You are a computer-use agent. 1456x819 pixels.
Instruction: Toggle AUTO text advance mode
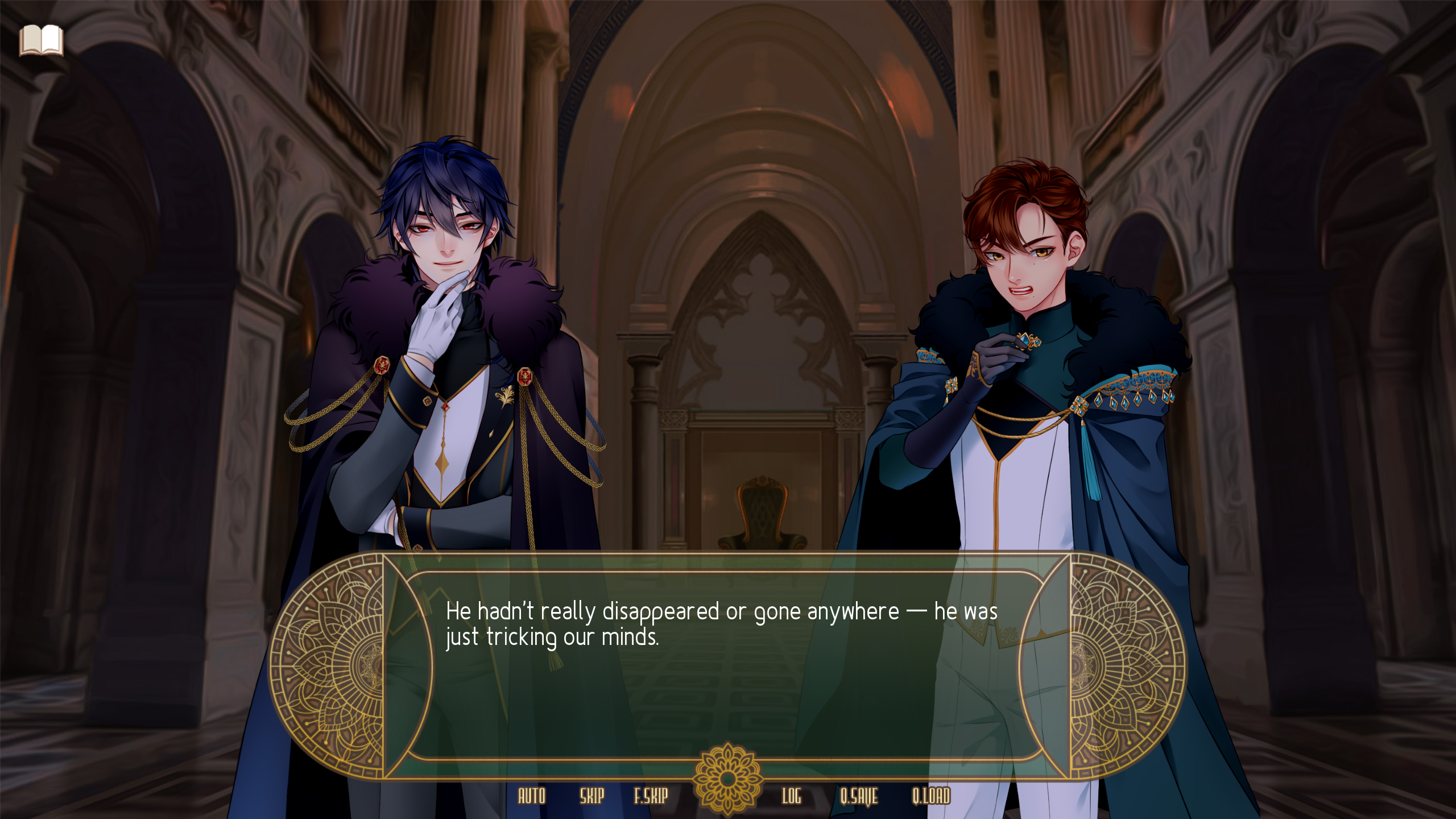click(532, 797)
